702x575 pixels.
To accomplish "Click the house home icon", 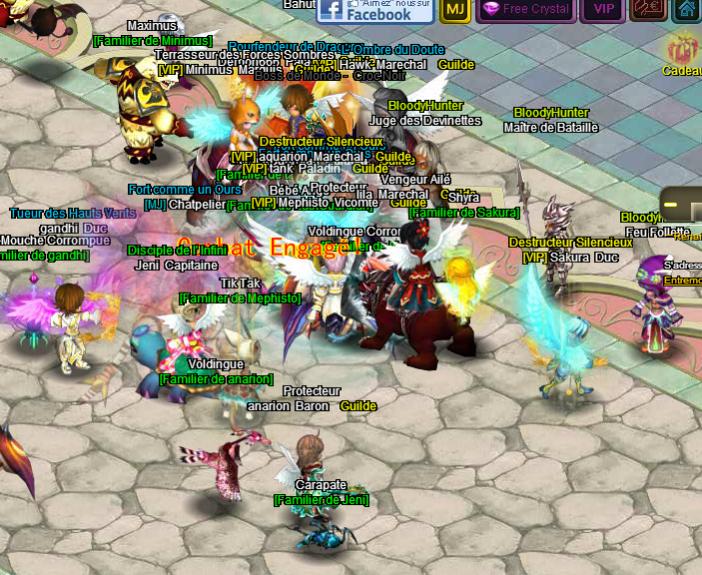I will [x=687, y=10].
